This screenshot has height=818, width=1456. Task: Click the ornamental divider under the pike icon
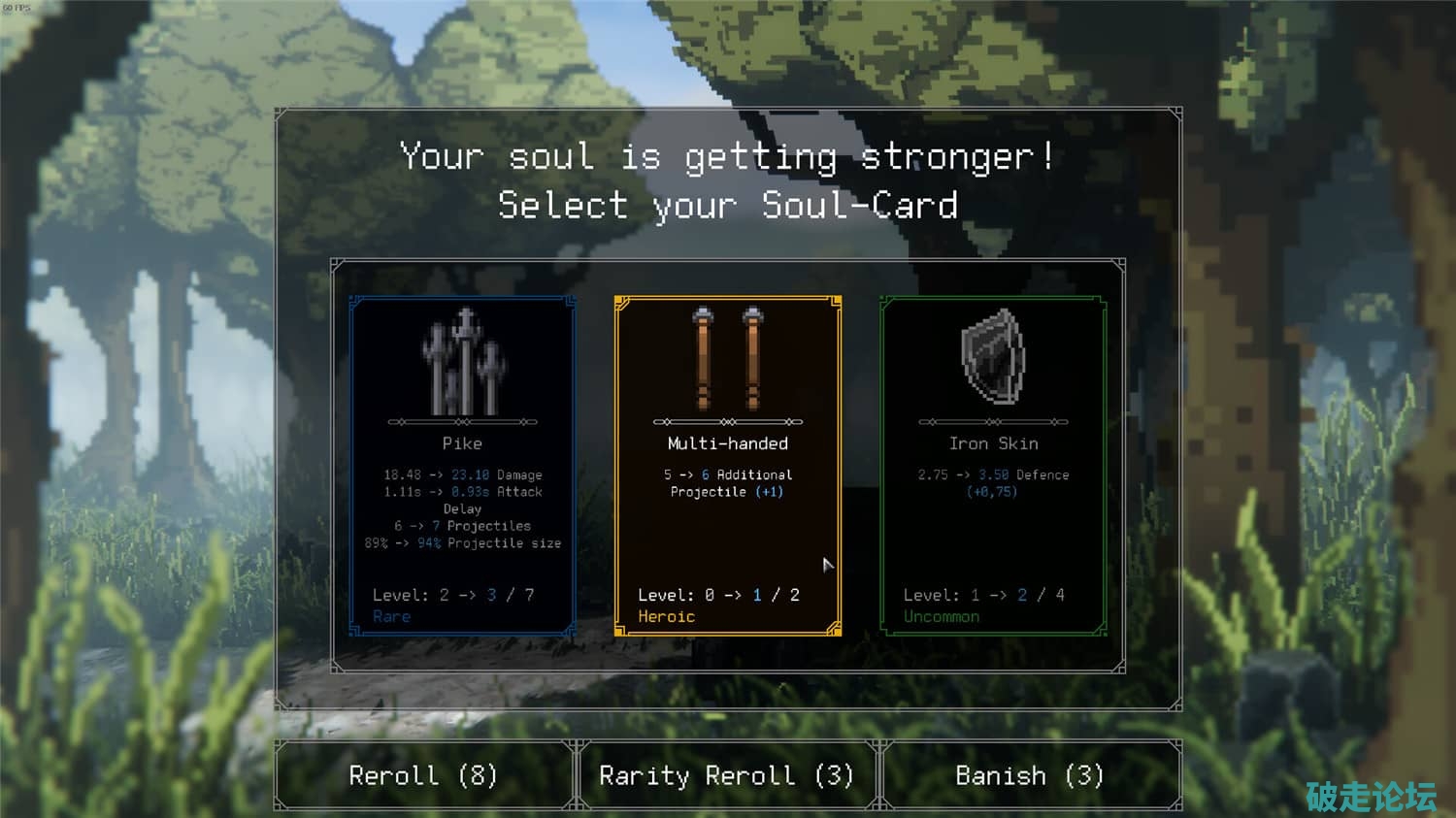pyautogui.click(x=463, y=421)
